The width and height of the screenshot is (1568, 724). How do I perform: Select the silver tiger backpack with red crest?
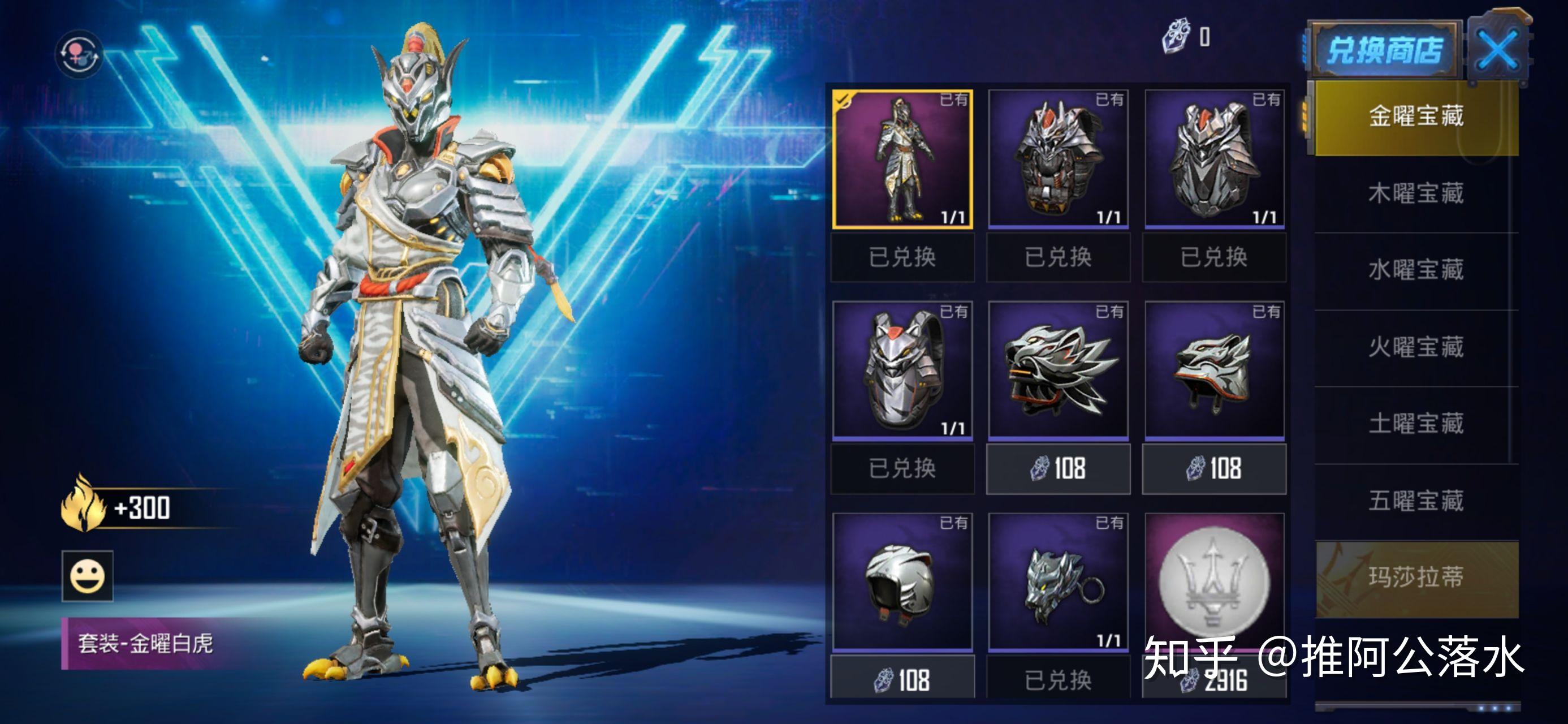tap(902, 370)
